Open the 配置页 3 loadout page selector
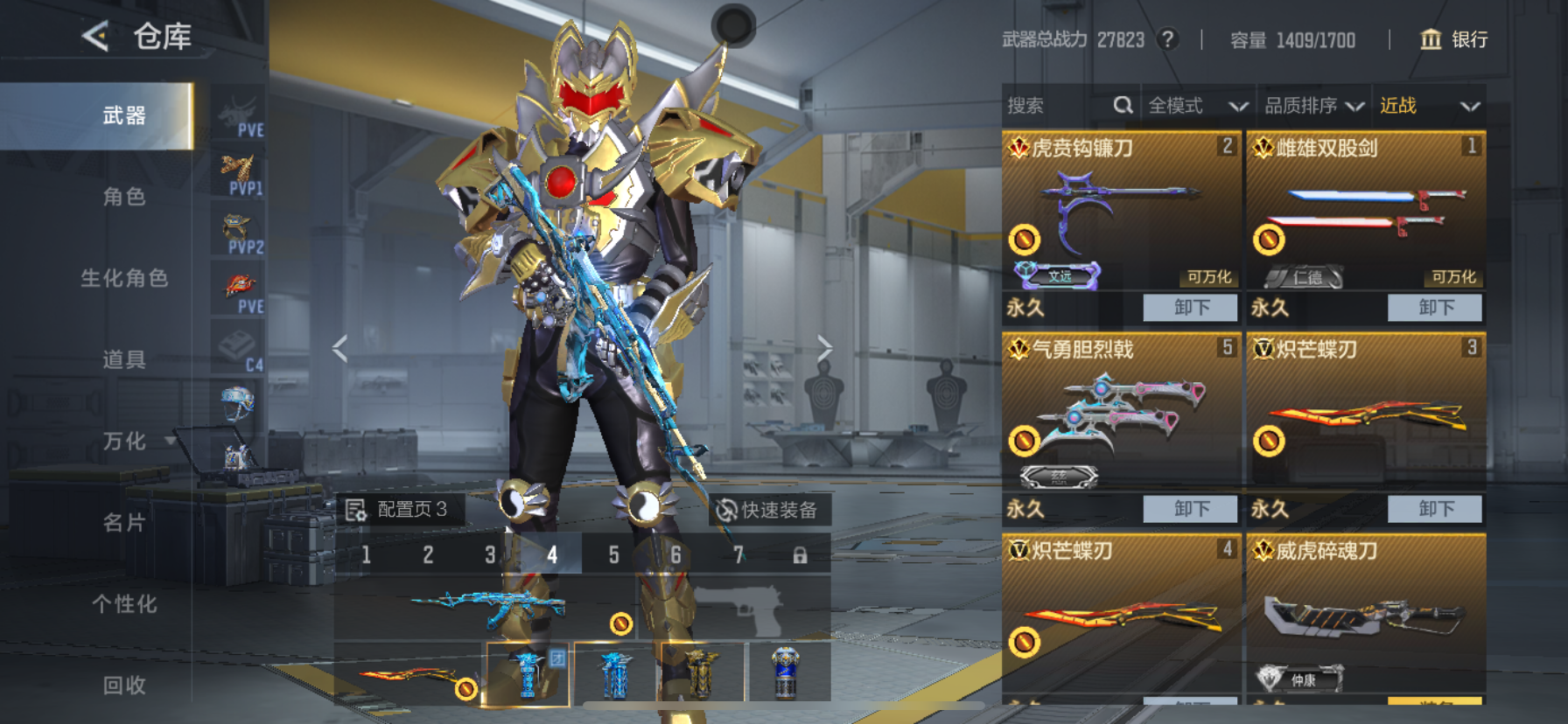 click(x=398, y=509)
